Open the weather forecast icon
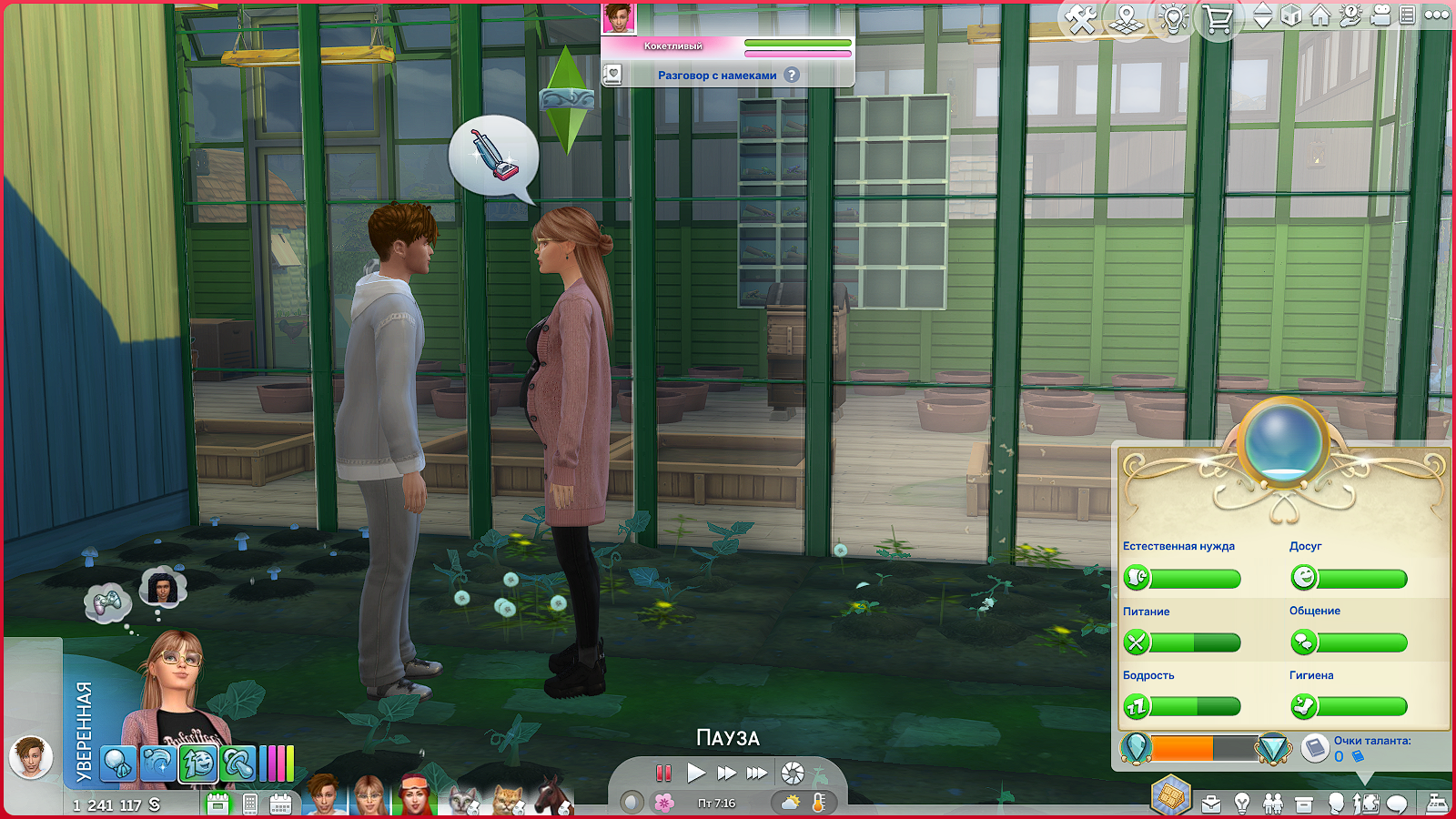Viewport: 1456px width, 819px height. click(x=790, y=803)
